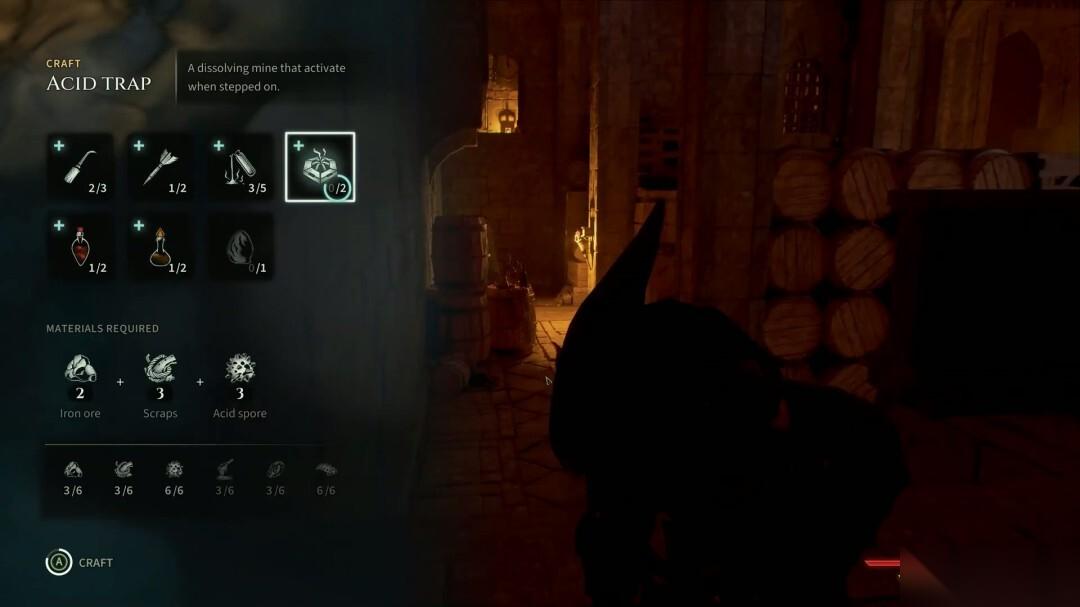Viewport: 1080px width, 607px height.
Task: Select the hooked crowbar tool crafting slot
Action: tap(80, 167)
